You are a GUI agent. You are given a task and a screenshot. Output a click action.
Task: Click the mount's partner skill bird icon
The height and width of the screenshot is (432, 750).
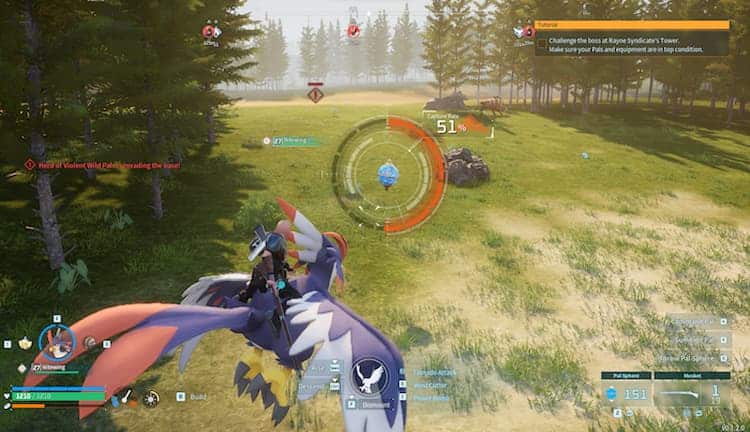coord(371,376)
